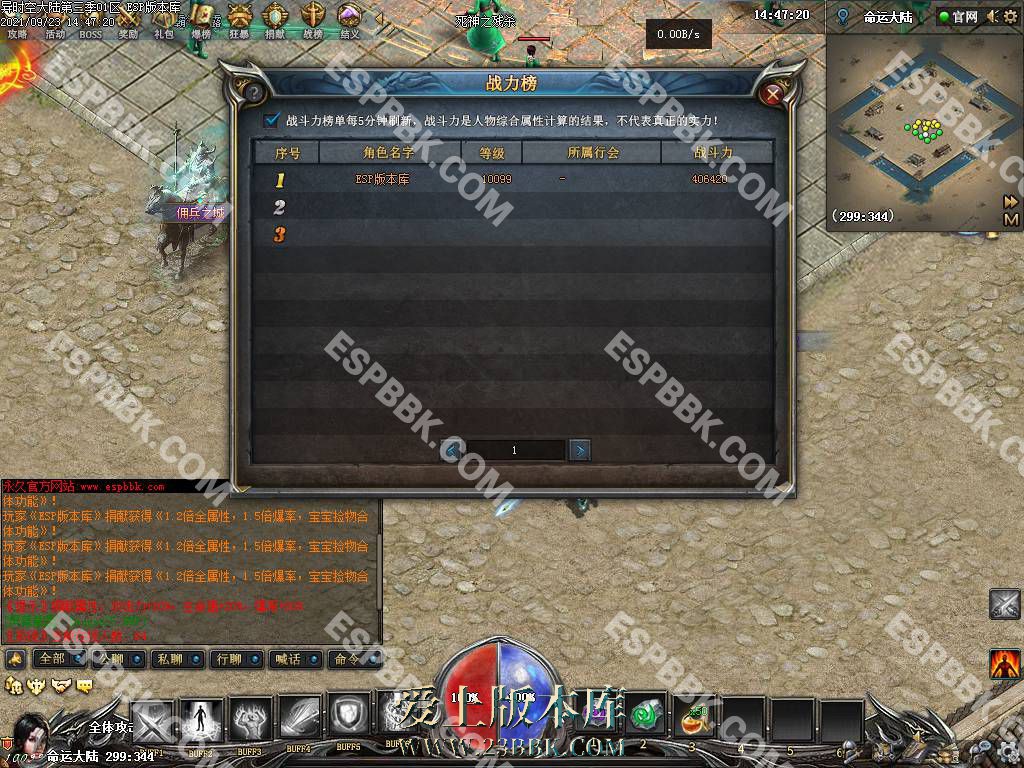Open the help question-mark on the ranking window
Screen dimensions: 1024x768
[254, 94]
